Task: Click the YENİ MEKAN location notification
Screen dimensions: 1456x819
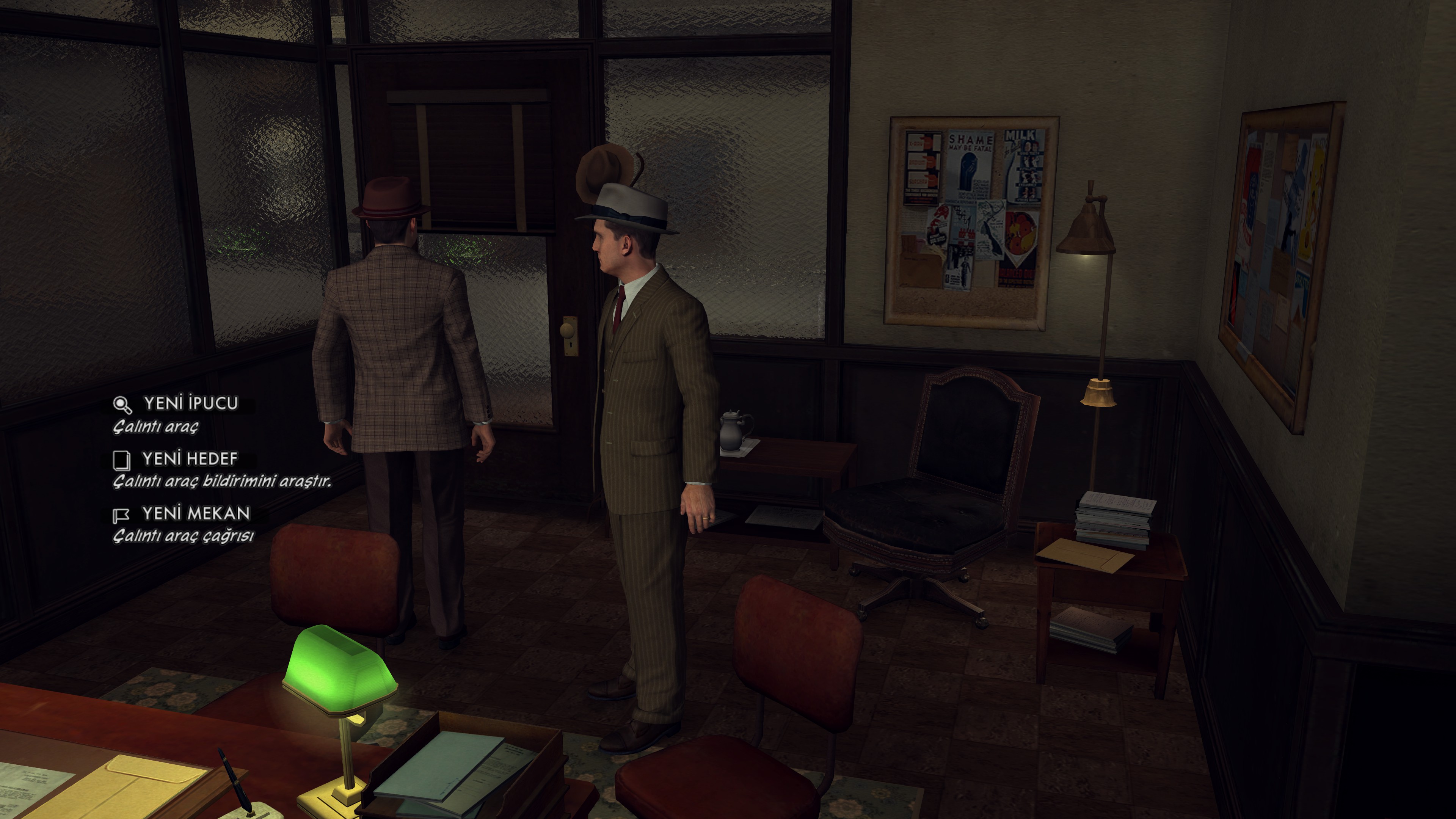Action: (196, 514)
